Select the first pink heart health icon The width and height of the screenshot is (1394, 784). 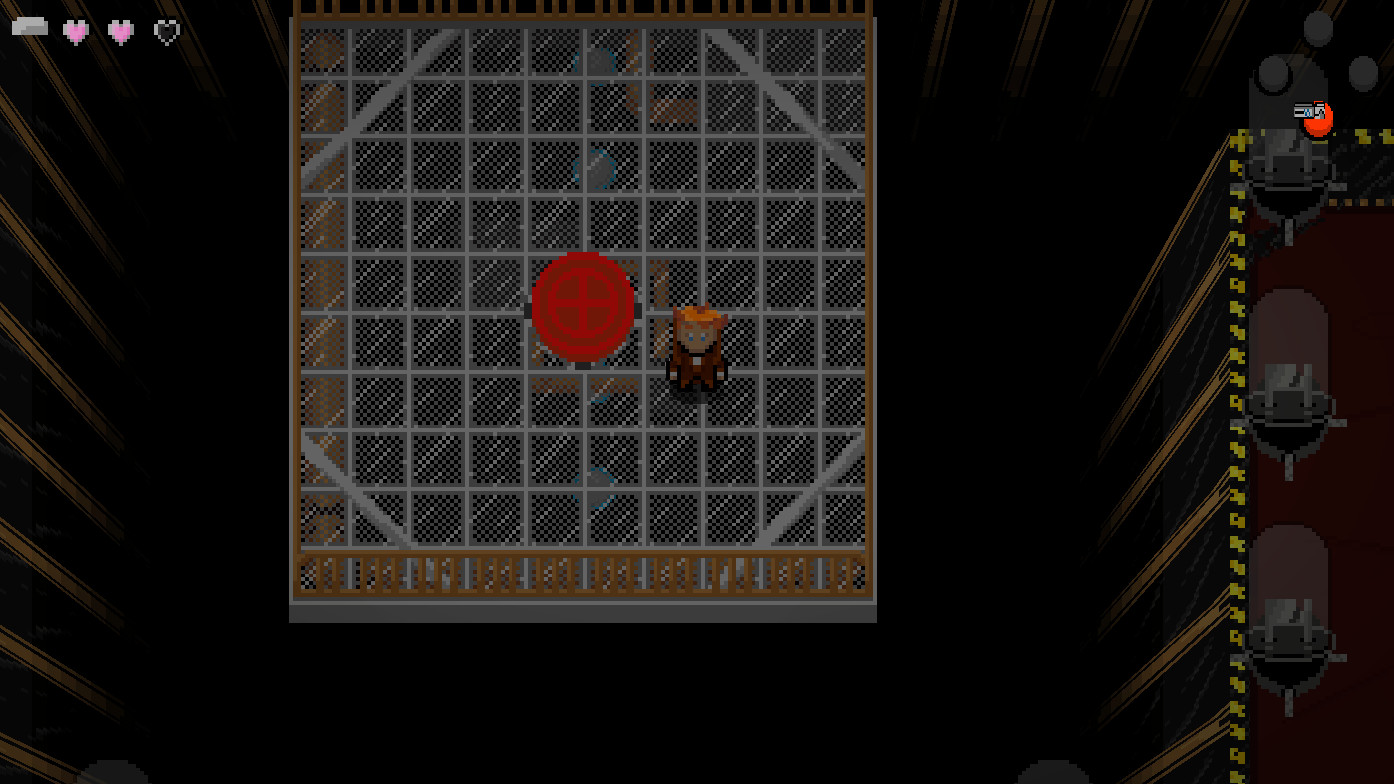coord(77,32)
